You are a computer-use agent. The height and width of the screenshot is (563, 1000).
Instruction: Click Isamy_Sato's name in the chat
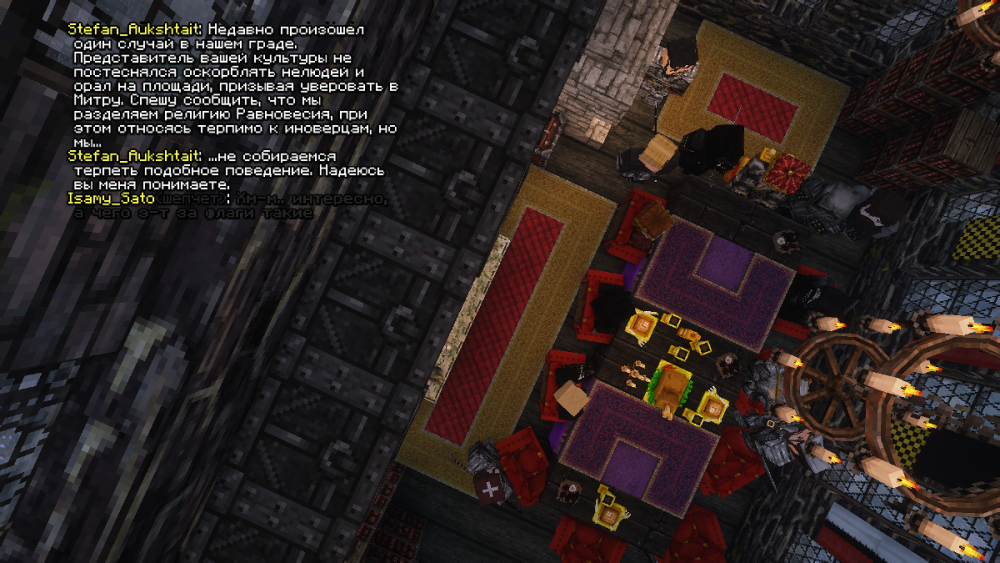(104, 200)
